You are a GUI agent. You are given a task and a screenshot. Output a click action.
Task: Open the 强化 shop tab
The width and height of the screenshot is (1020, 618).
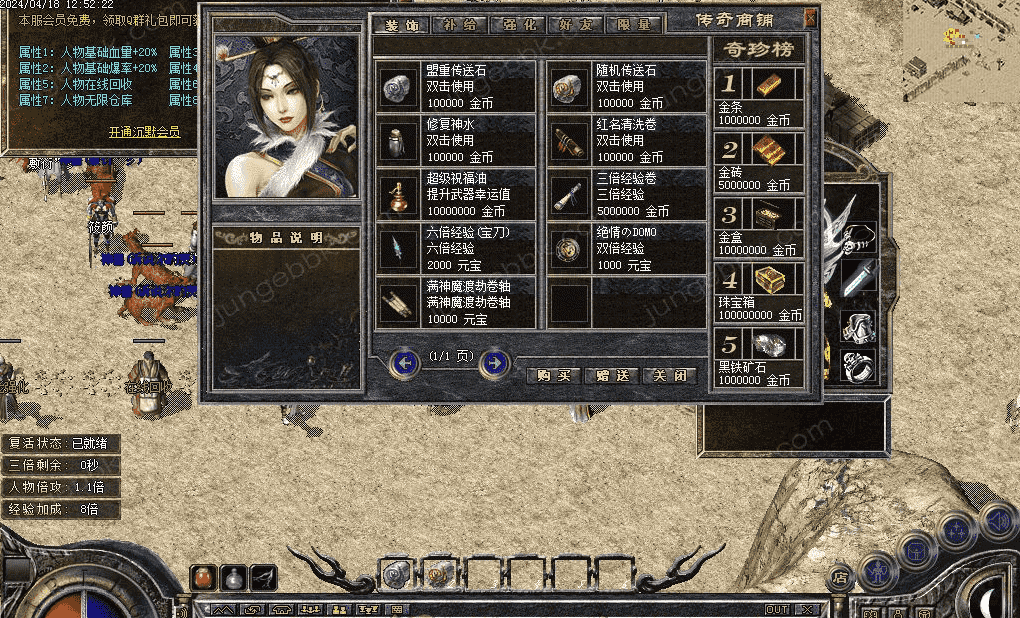click(x=520, y=25)
